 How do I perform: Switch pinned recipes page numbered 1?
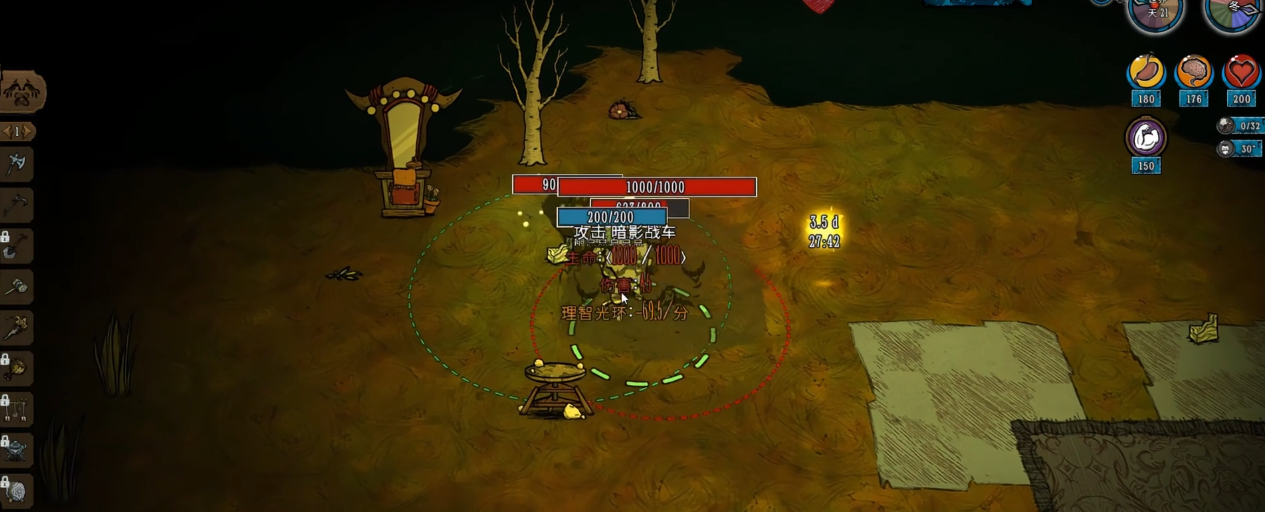click(x=17, y=131)
